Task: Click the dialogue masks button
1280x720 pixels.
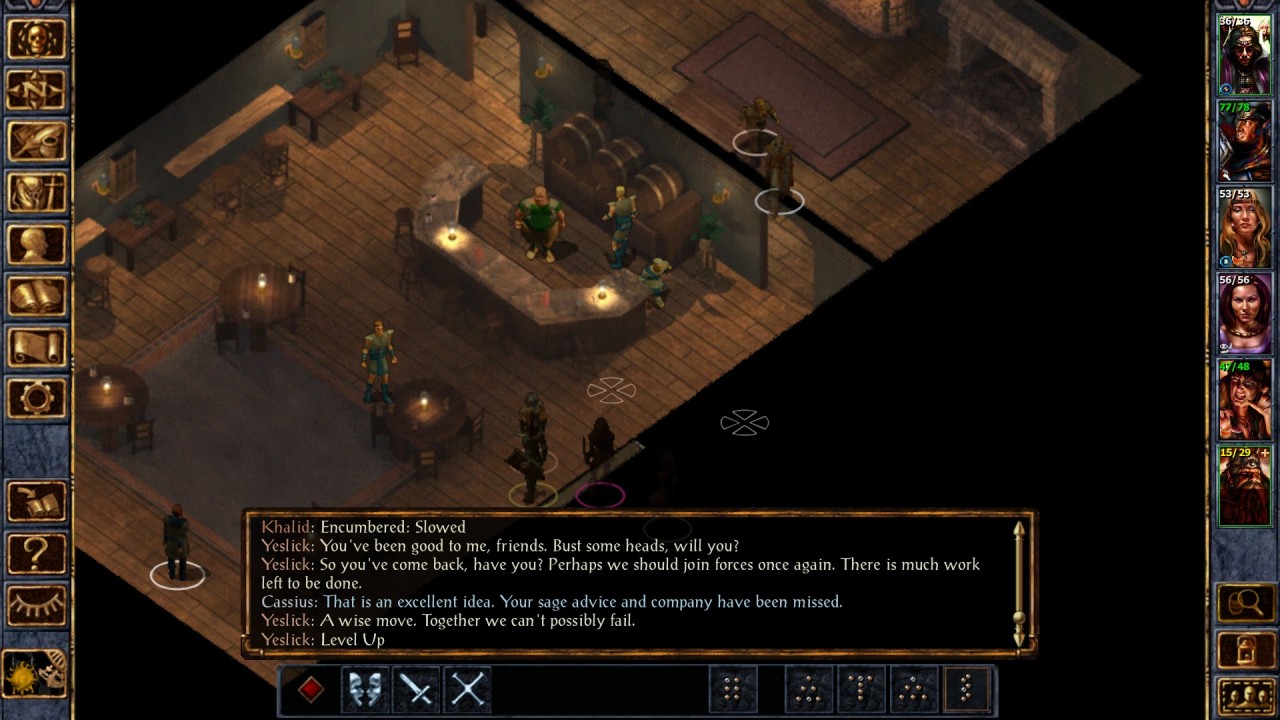Action: point(365,688)
